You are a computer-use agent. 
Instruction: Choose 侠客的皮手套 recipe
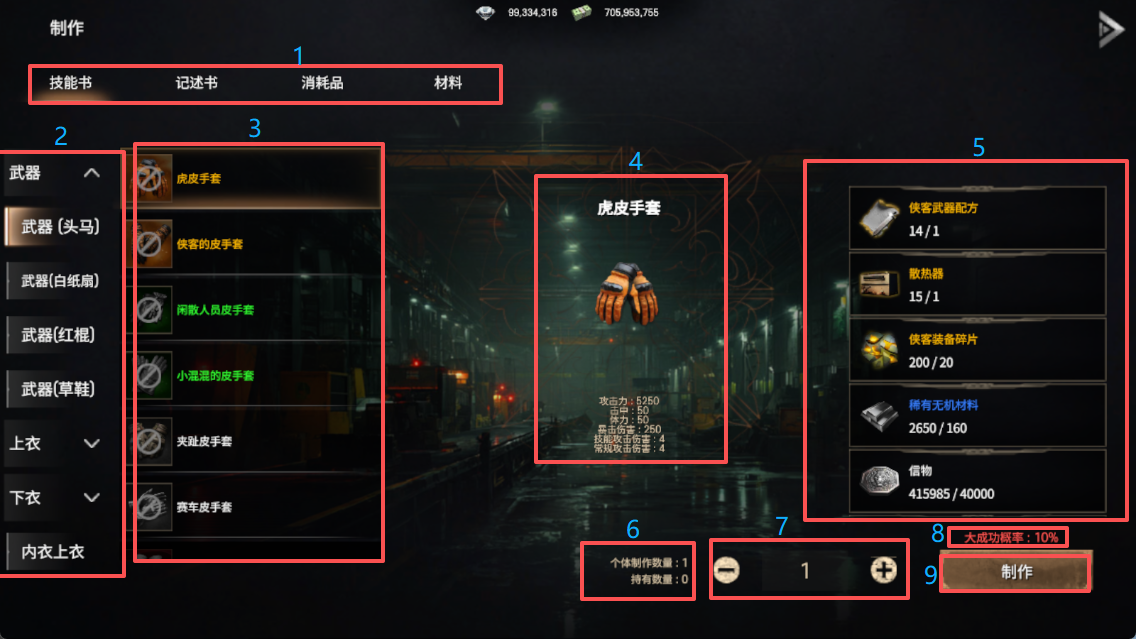tap(256, 244)
